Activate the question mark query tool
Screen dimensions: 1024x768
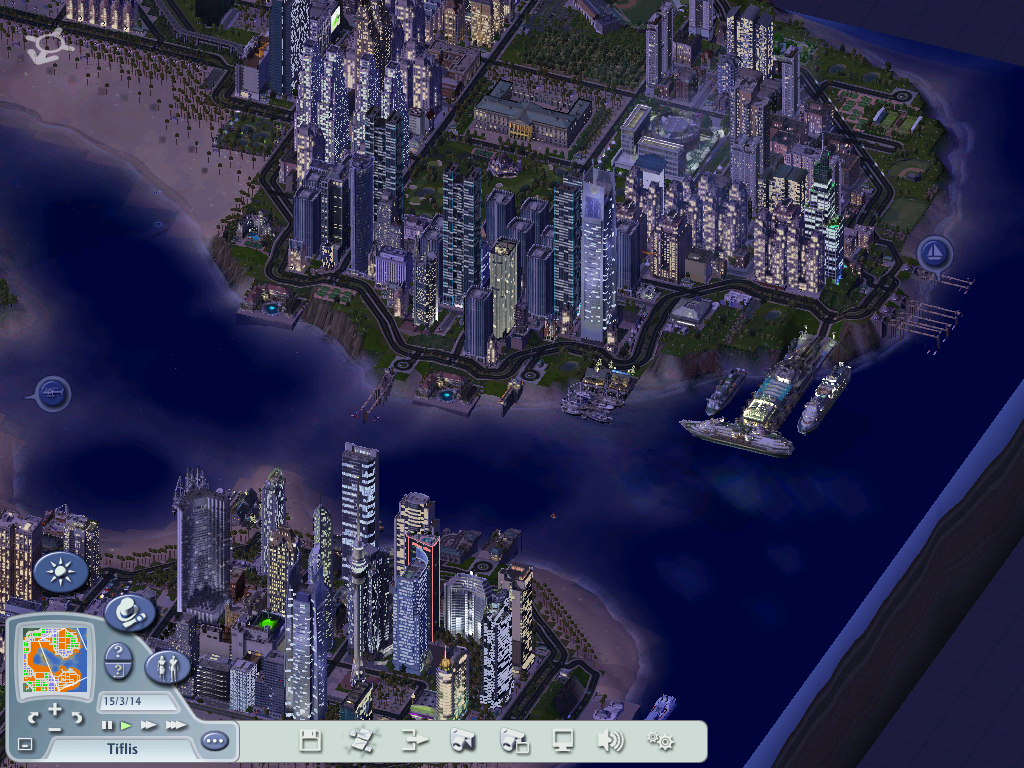tap(118, 652)
